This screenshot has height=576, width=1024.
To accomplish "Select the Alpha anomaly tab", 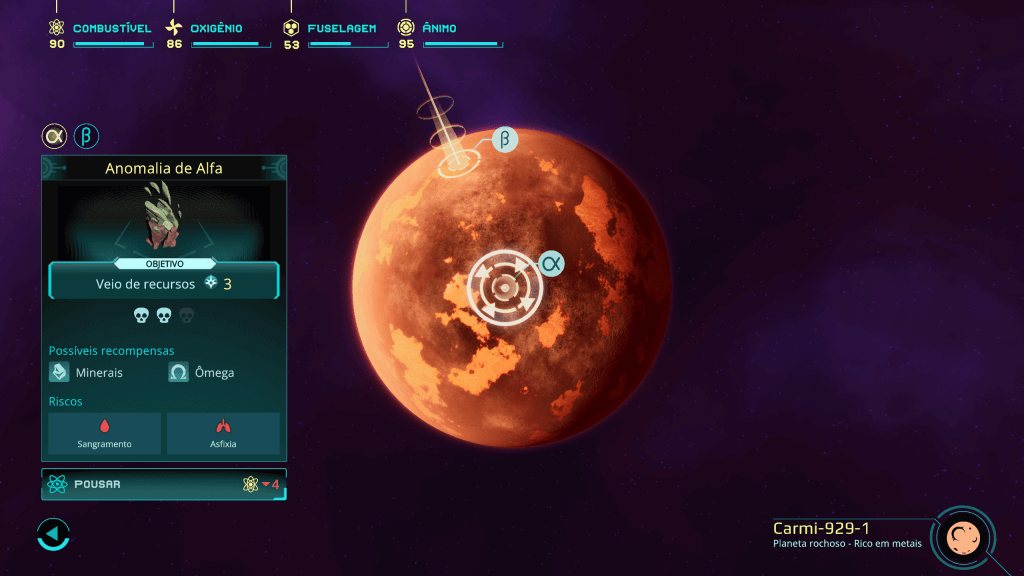I will pos(54,136).
